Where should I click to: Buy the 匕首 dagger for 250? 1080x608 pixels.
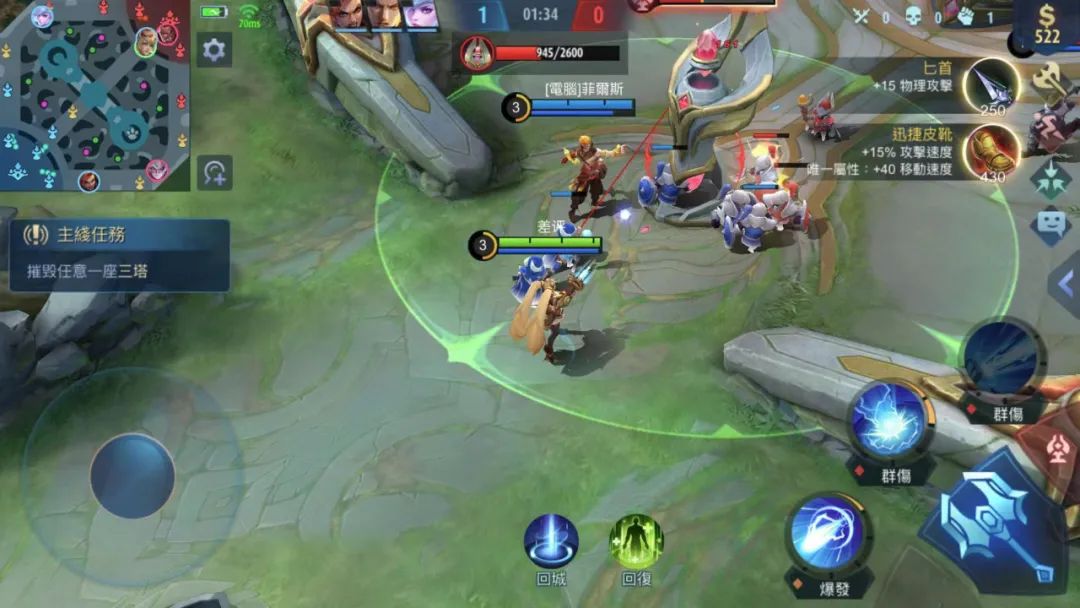click(x=990, y=86)
